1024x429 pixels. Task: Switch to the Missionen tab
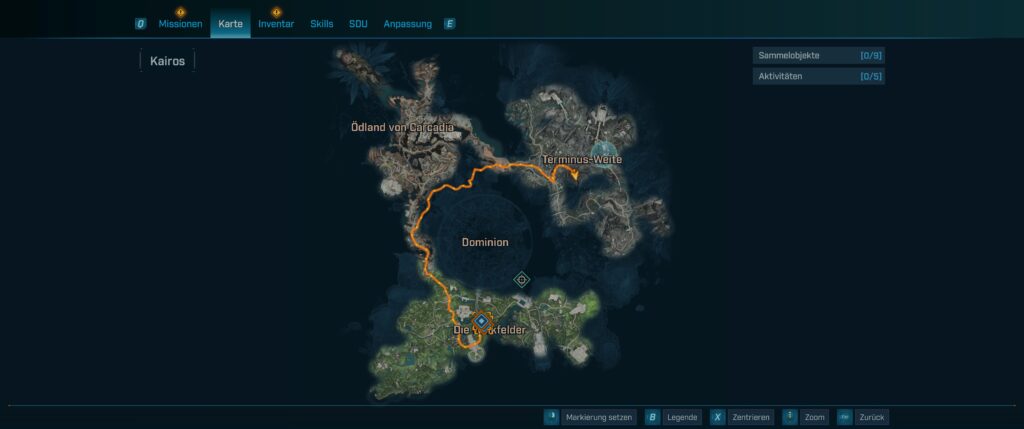[180, 24]
